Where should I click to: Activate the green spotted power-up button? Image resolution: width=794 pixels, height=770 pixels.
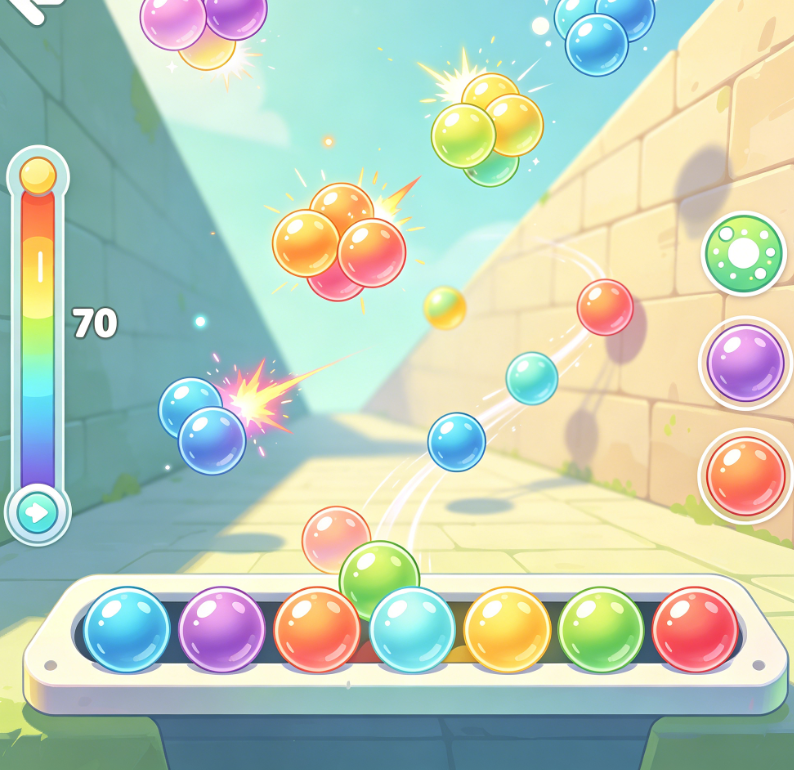click(x=744, y=254)
